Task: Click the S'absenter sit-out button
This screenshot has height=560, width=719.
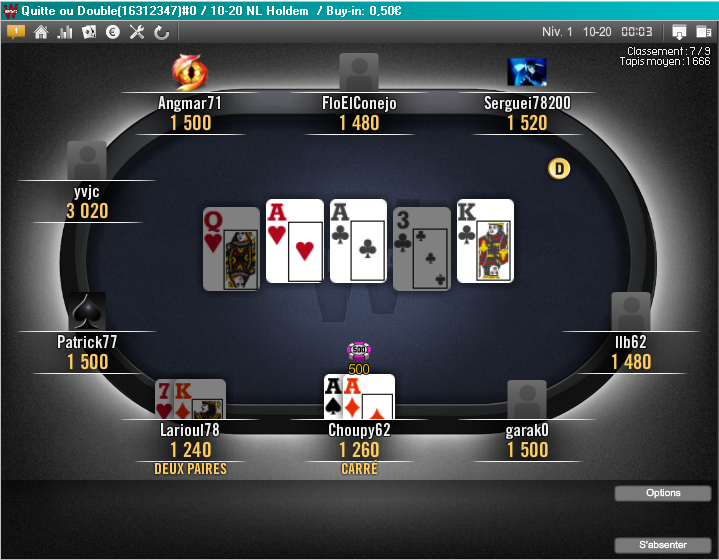Action: 663,545
